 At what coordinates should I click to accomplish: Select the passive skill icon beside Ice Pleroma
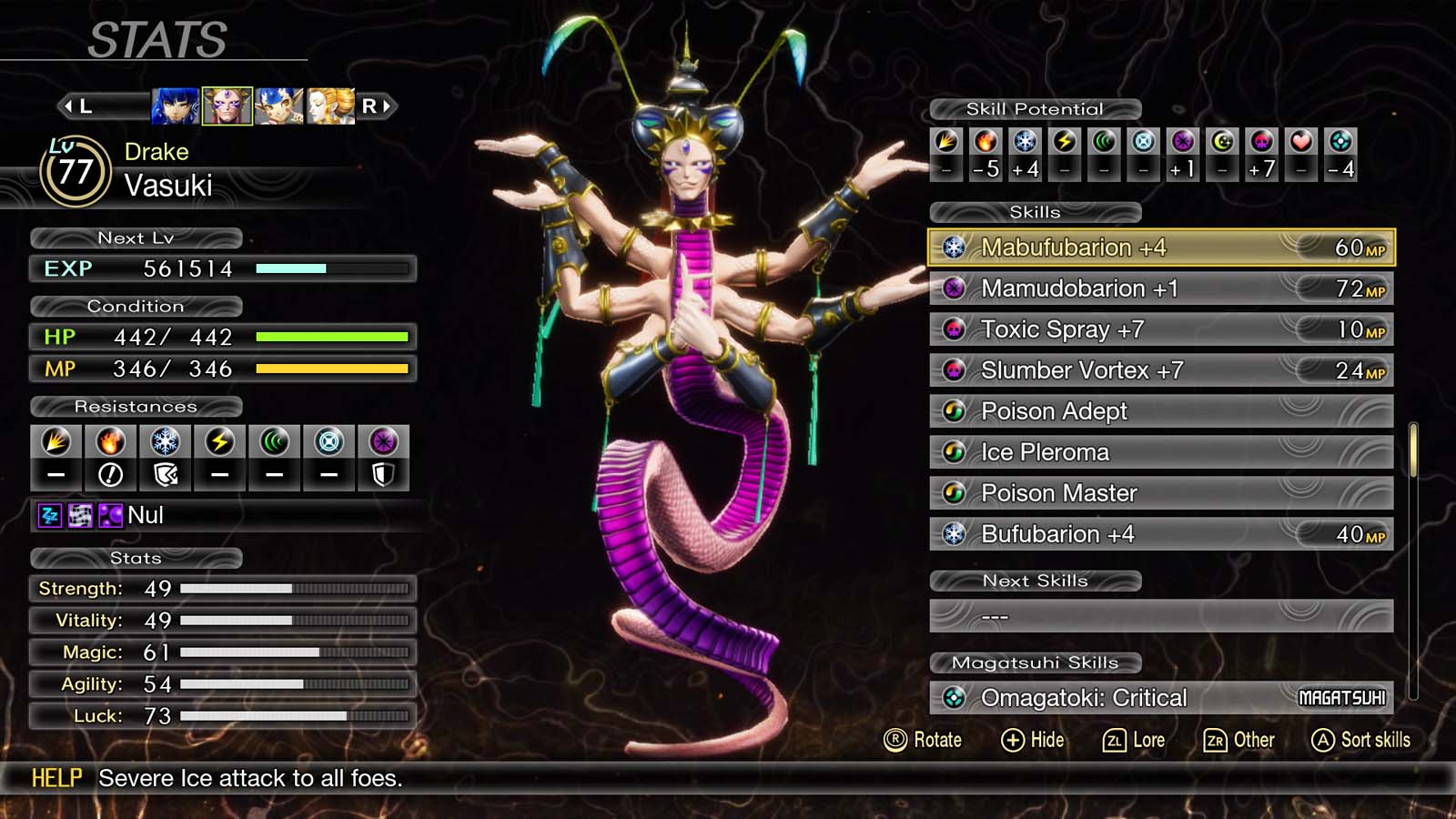(954, 451)
